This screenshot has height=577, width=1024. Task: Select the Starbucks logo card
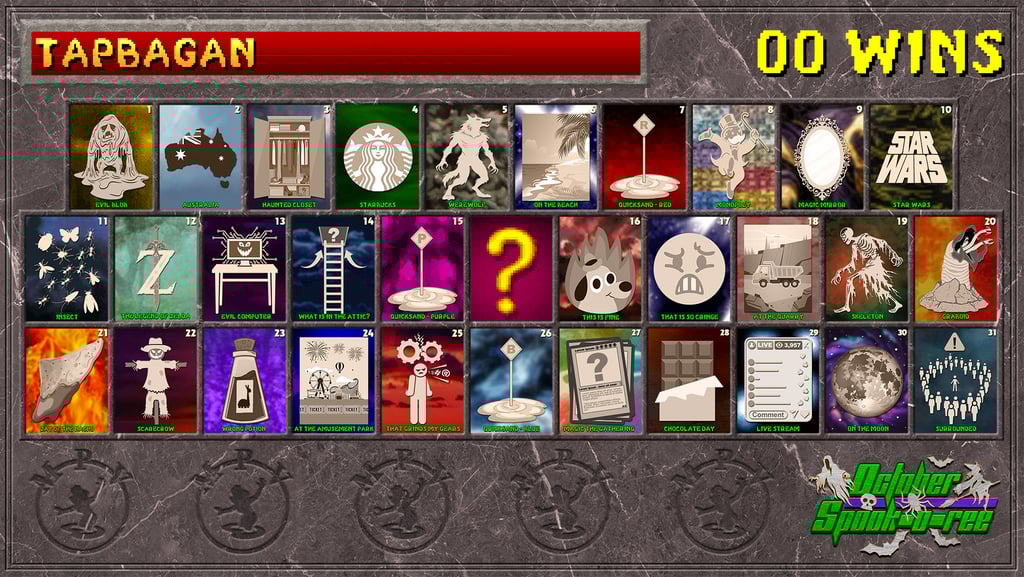click(378, 156)
